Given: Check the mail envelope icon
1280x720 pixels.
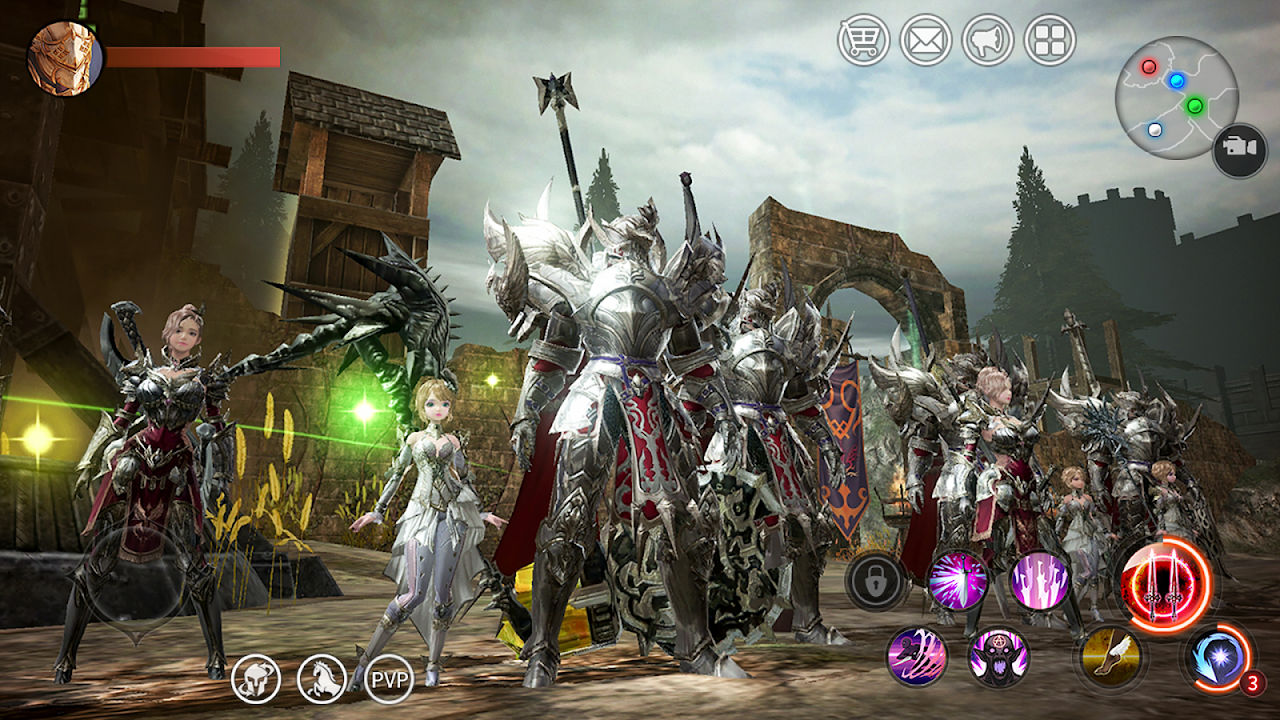Looking at the screenshot, I should [925, 41].
